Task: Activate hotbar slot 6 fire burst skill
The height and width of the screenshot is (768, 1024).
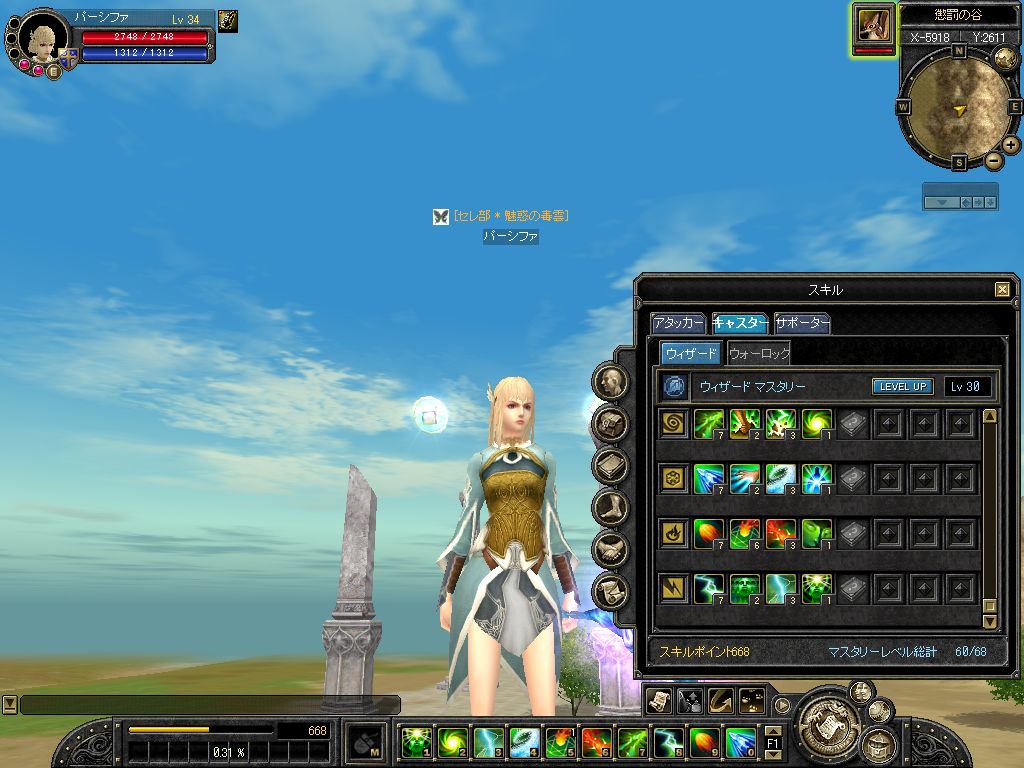Action: click(595, 742)
